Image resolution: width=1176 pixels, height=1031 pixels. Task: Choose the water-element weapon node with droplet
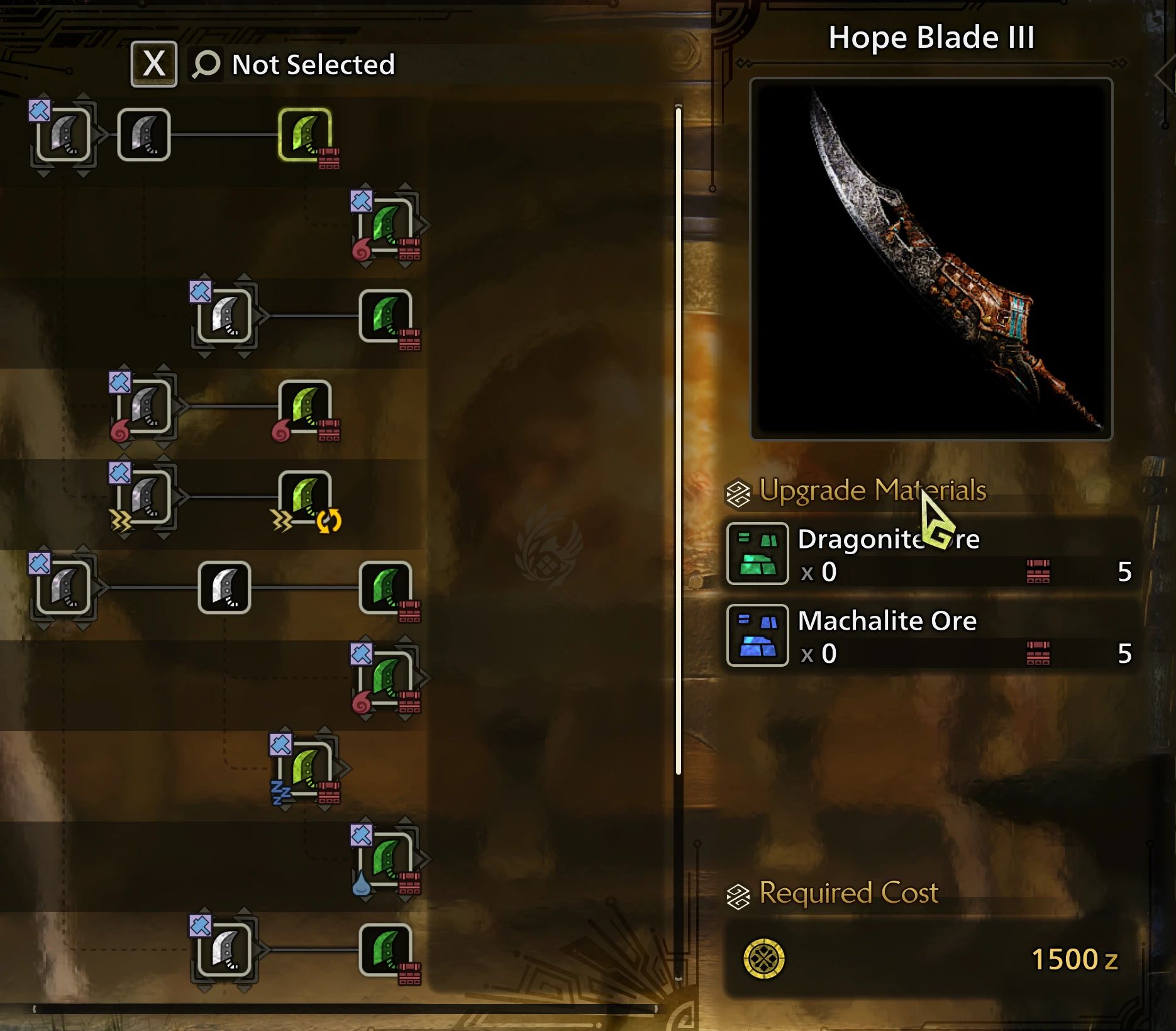pyautogui.click(x=387, y=859)
